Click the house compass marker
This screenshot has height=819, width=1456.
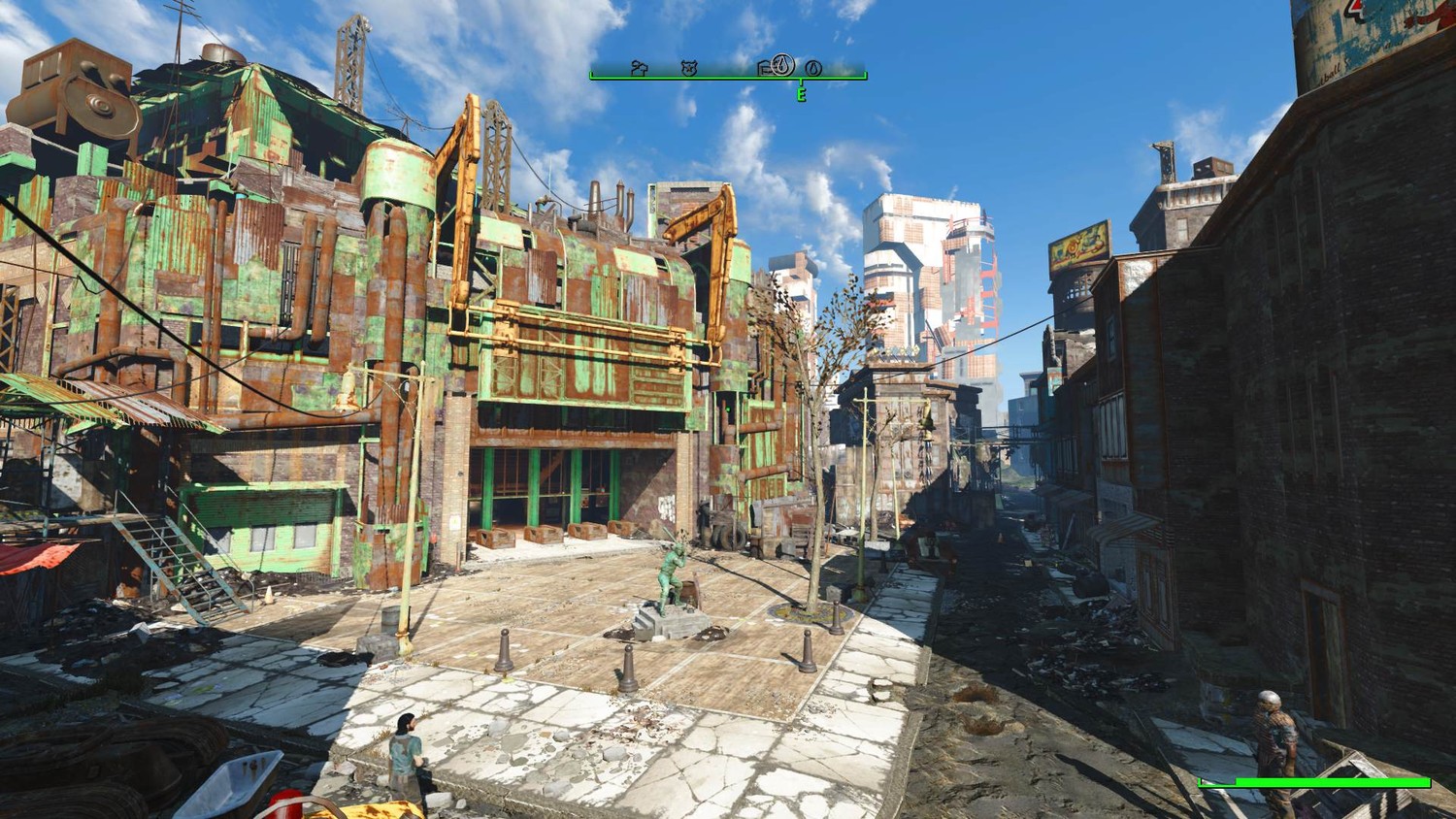pos(639,67)
